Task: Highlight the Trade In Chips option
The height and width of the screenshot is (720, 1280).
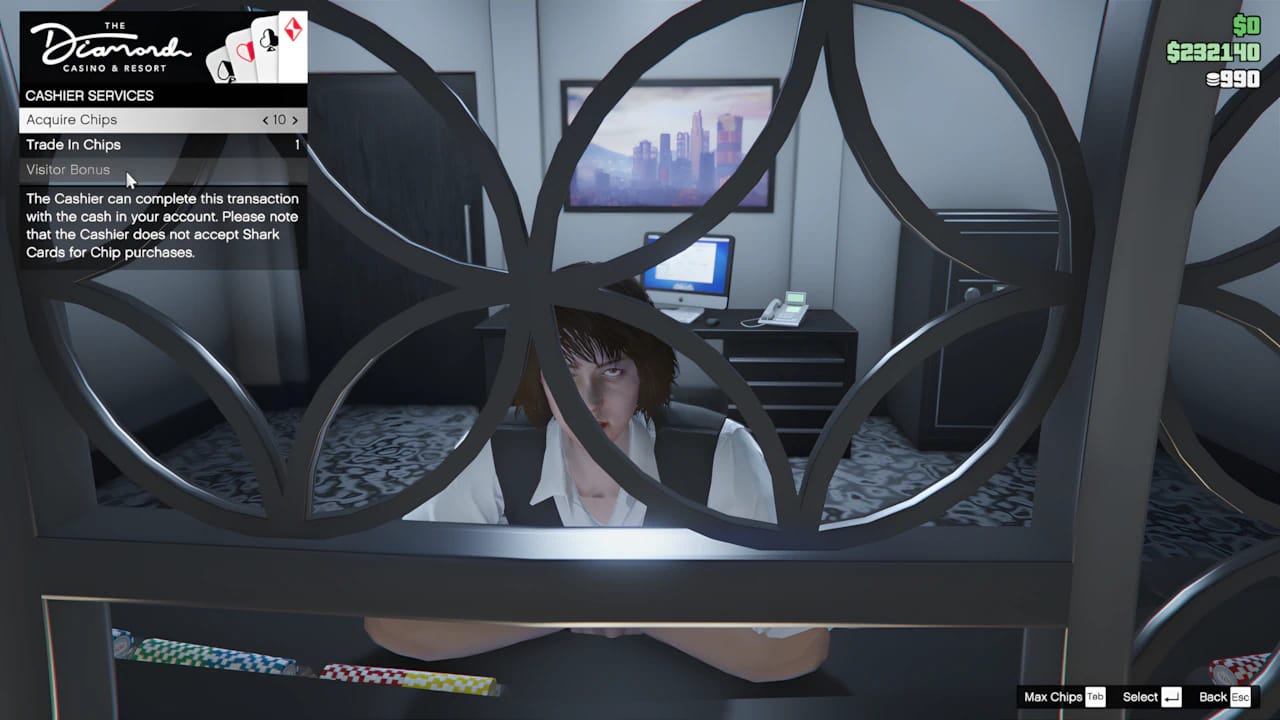Action: coord(75,145)
